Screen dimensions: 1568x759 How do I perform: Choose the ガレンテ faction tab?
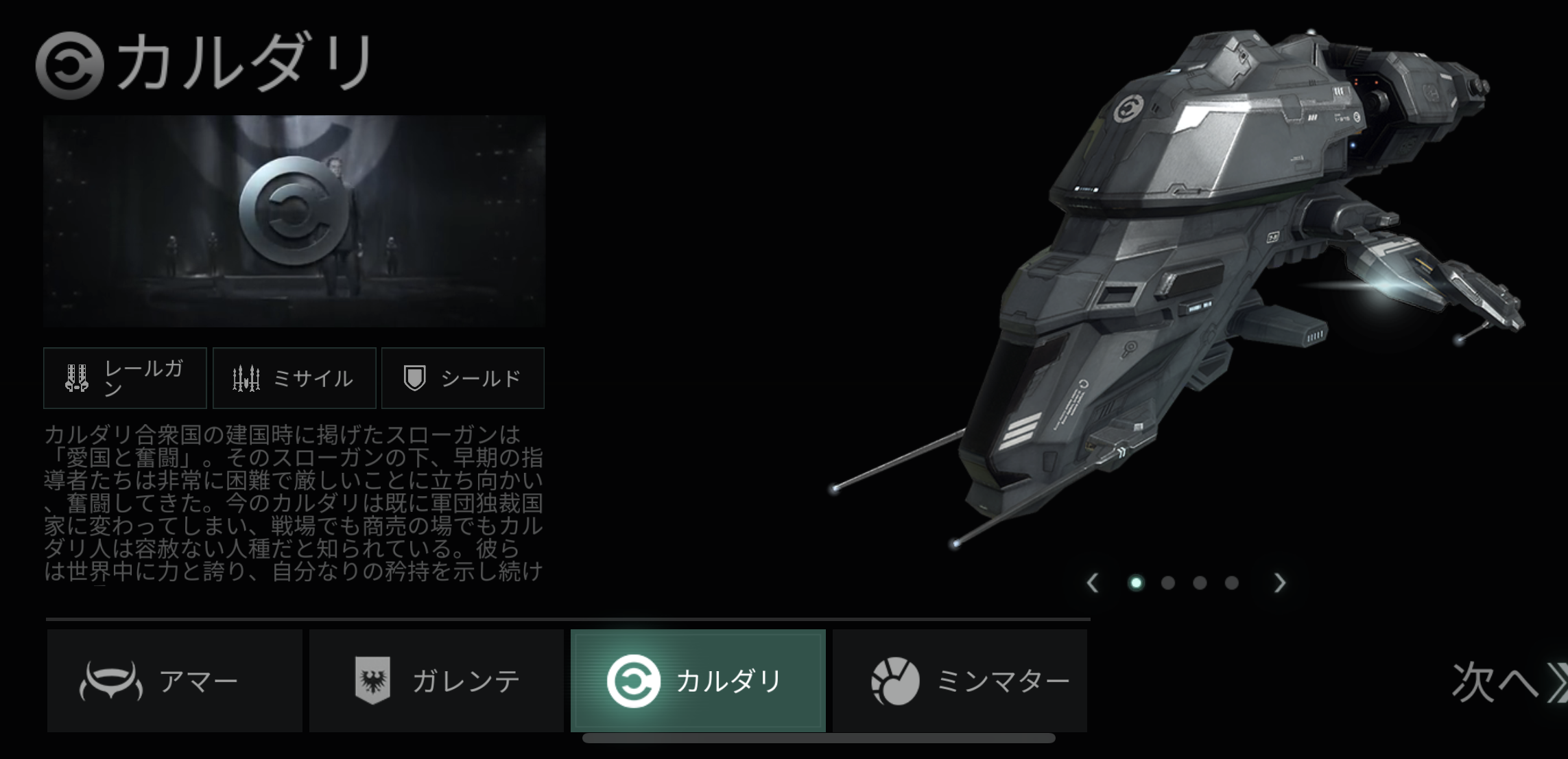pos(436,681)
